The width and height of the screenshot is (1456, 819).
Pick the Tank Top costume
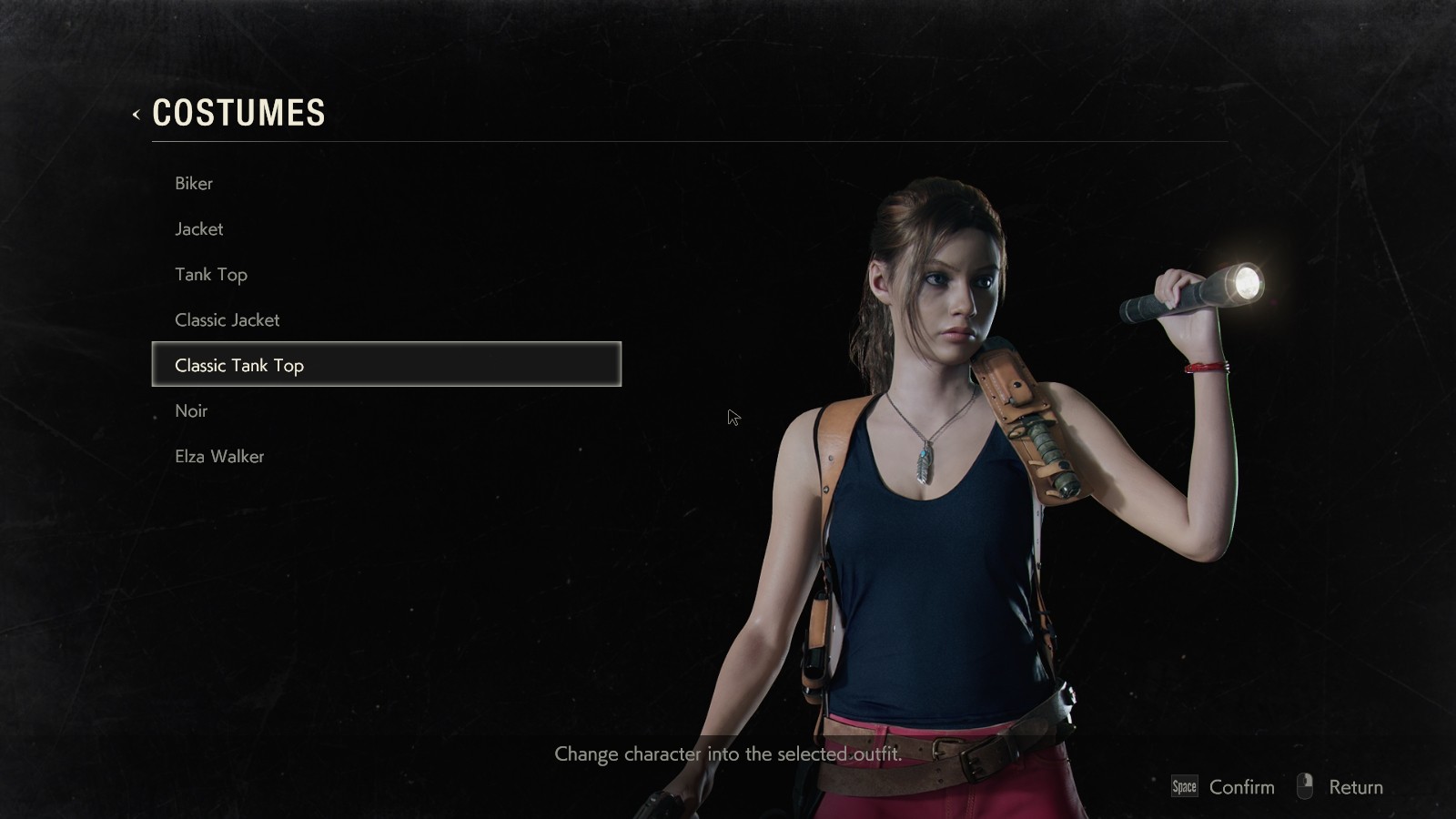point(211,274)
